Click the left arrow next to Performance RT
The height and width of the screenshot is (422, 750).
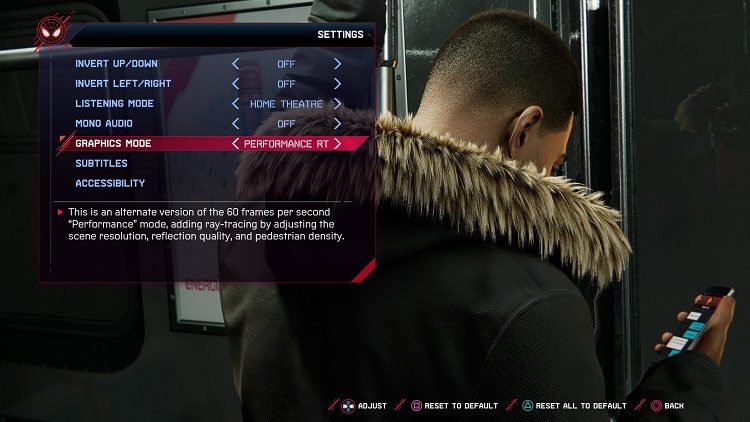pyautogui.click(x=236, y=143)
